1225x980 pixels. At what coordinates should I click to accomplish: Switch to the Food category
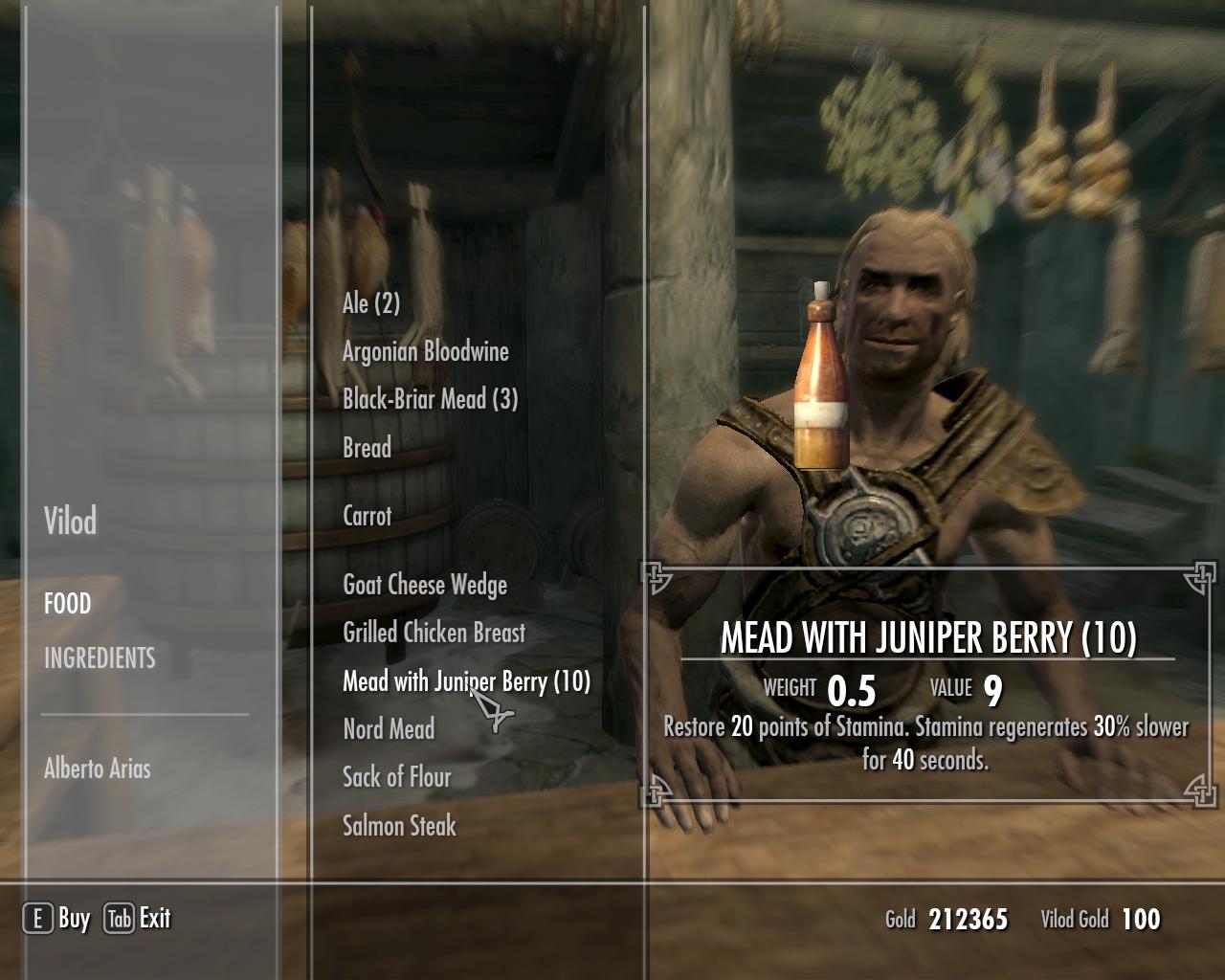[67, 604]
